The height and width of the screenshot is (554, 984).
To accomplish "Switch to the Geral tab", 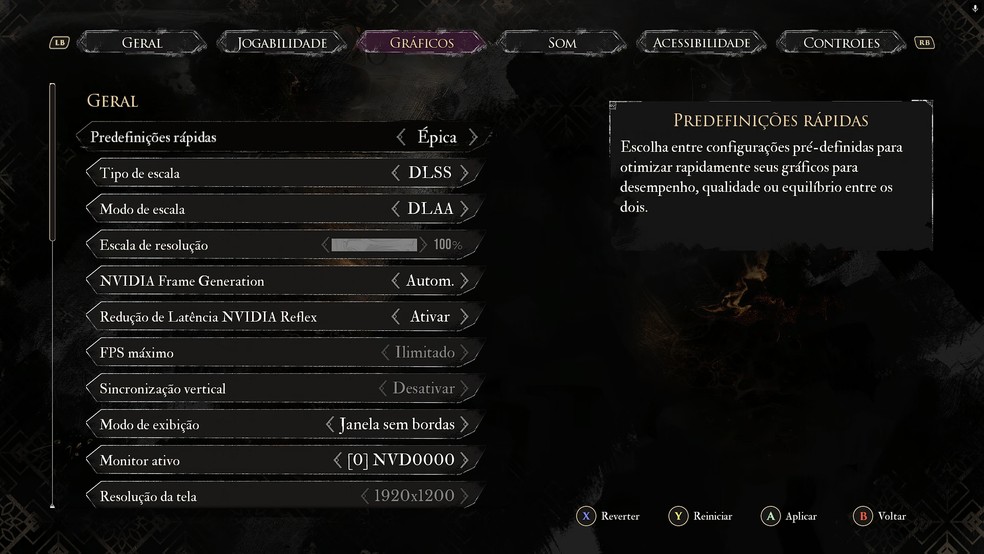I will pyautogui.click(x=142, y=43).
